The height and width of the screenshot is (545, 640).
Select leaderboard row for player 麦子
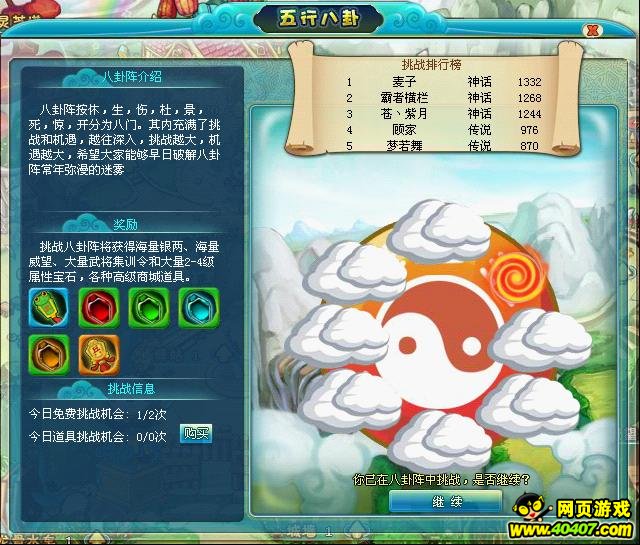click(445, 82)
